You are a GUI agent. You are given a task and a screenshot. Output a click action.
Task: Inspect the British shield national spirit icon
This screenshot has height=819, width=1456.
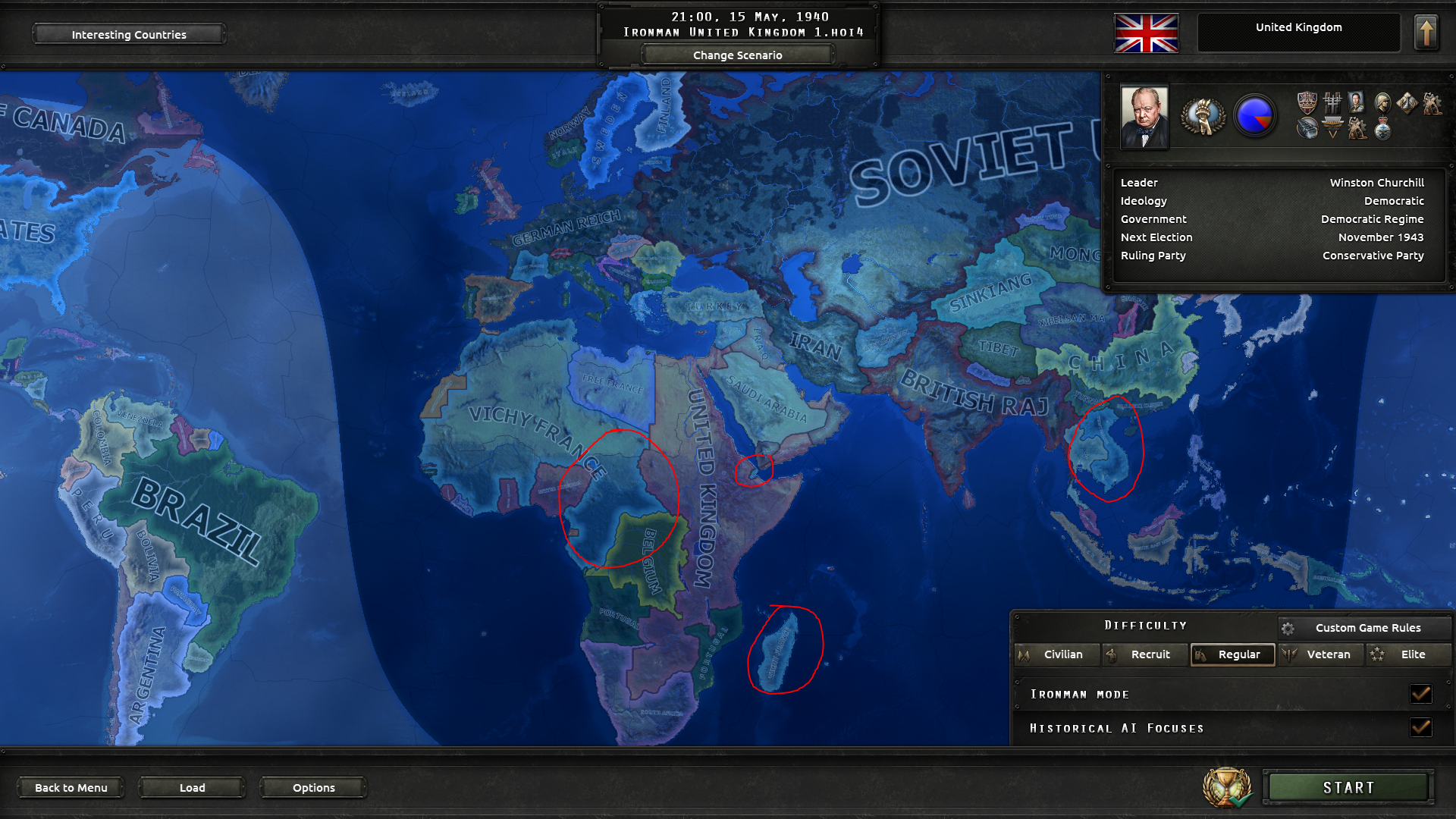tap(1307, 102)
